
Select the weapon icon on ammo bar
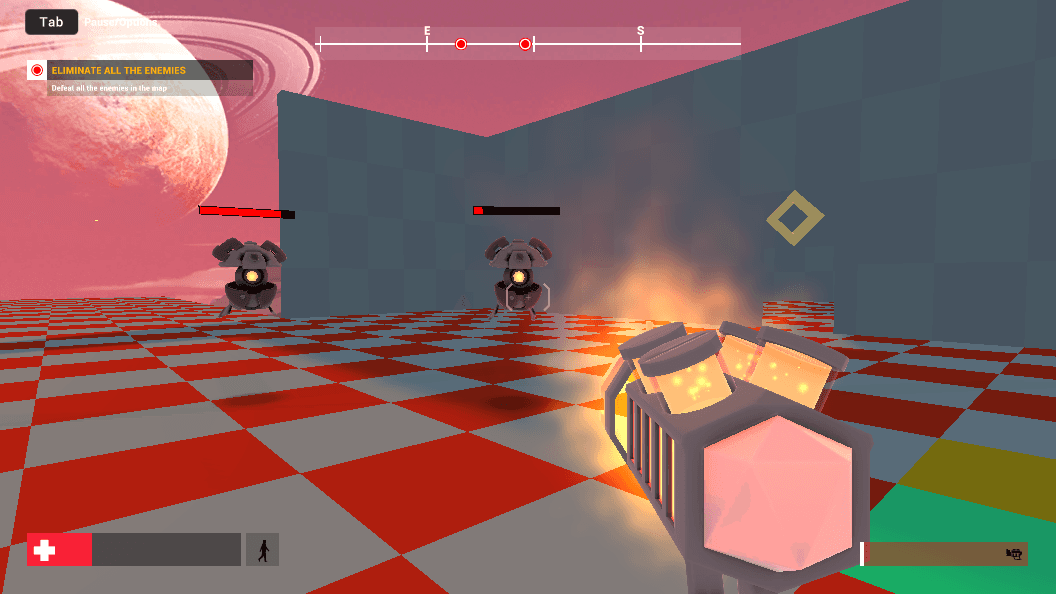tap(1014, 553)
